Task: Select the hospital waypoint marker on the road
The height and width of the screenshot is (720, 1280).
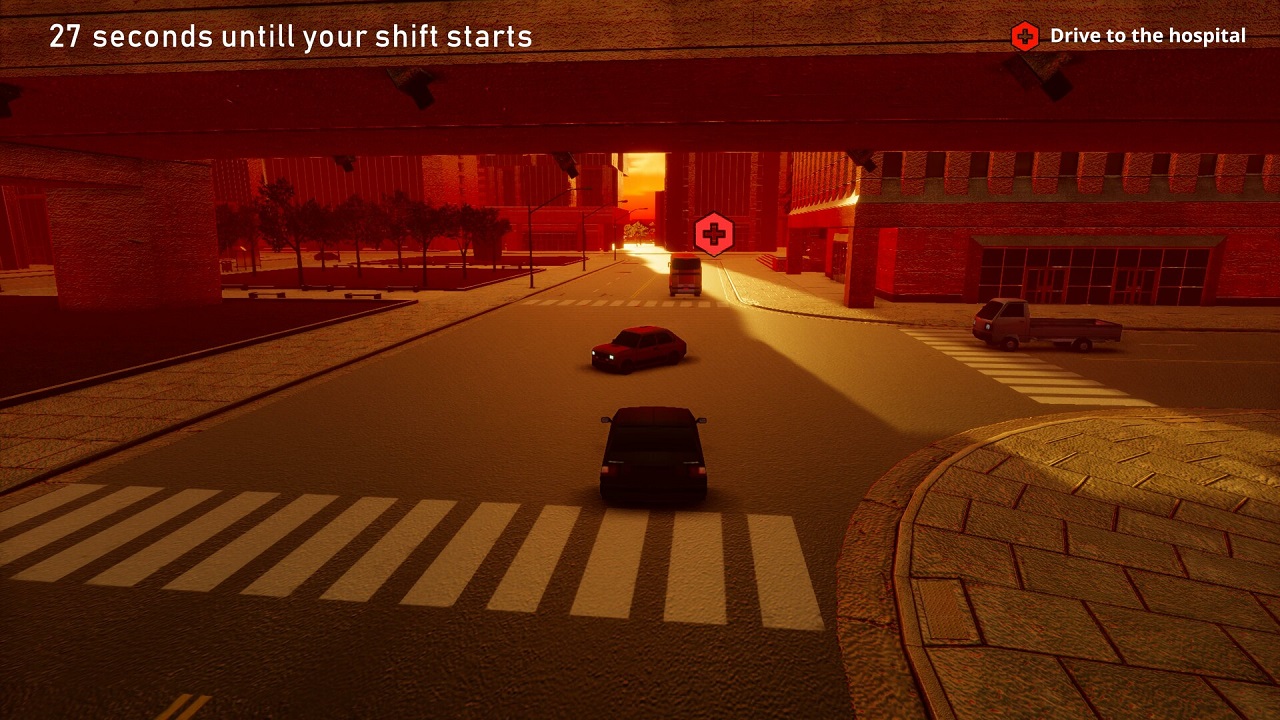Action: [713, 235]
